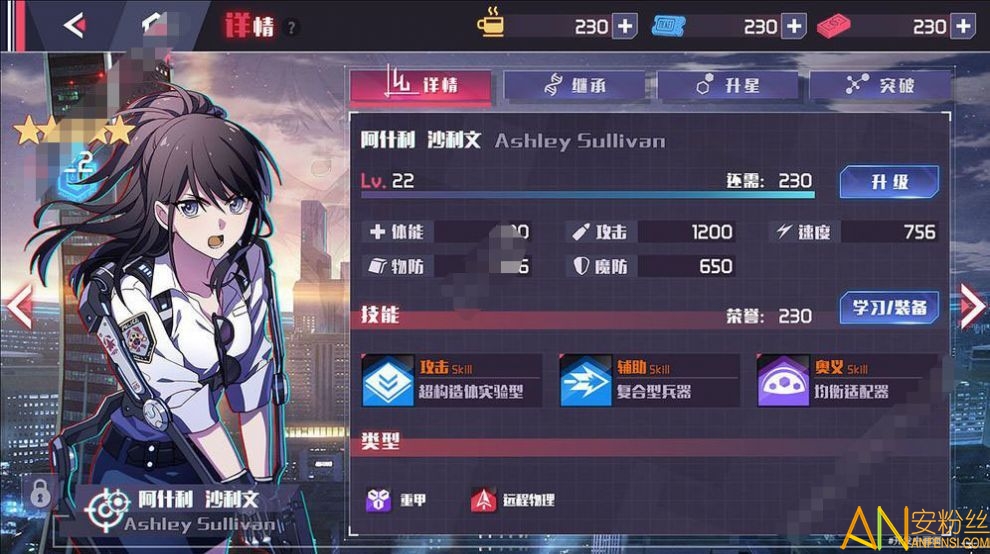This screenshot has width=990, height=554.
Task: Open the 继承 inheritance tab
Action: pyautogui.click(x=575, y=86)
